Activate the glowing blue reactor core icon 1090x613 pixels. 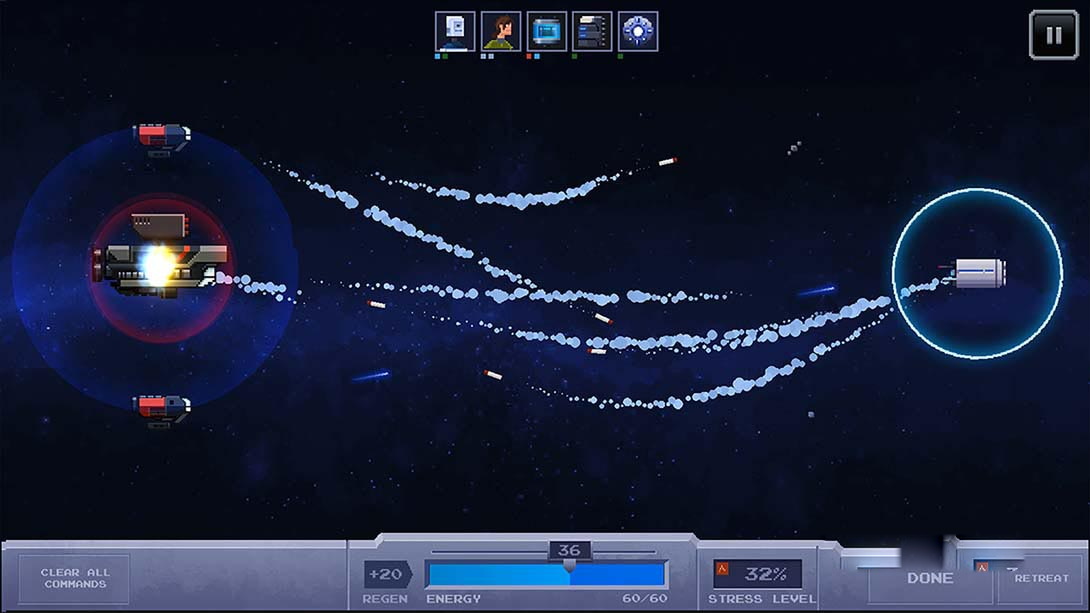(638, 32)
